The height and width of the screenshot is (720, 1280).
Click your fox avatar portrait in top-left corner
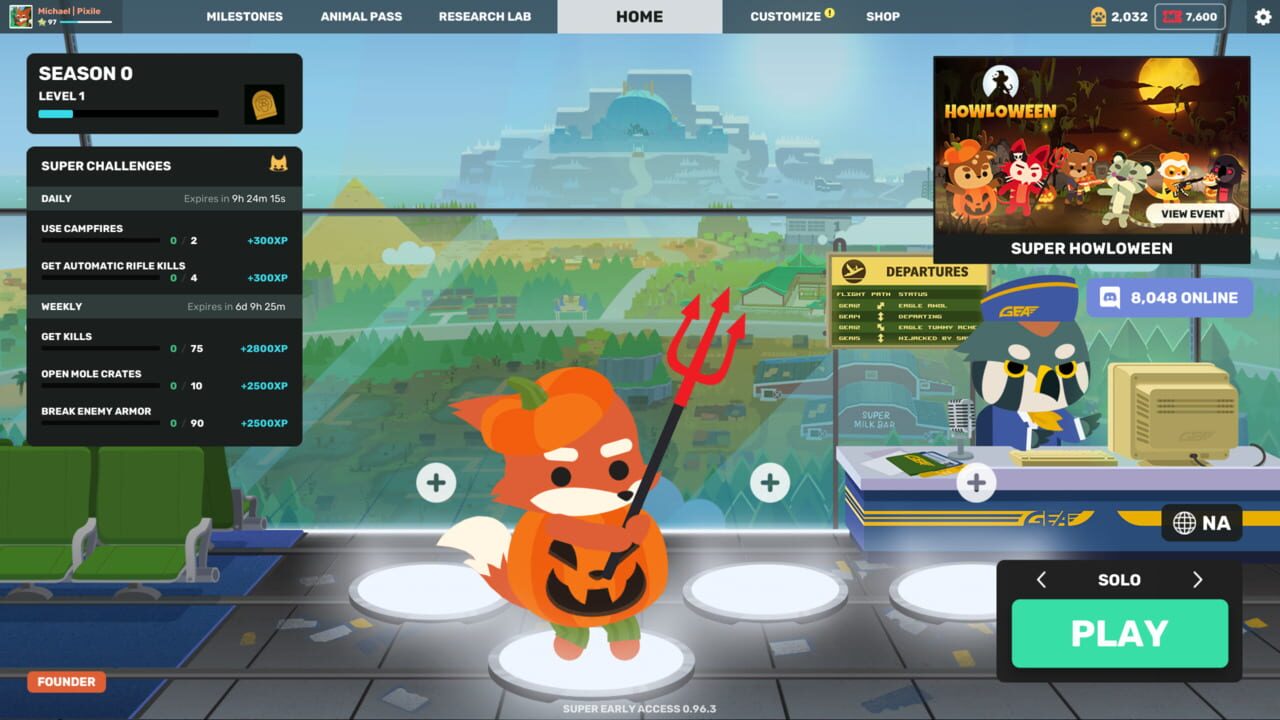point(23,15)
